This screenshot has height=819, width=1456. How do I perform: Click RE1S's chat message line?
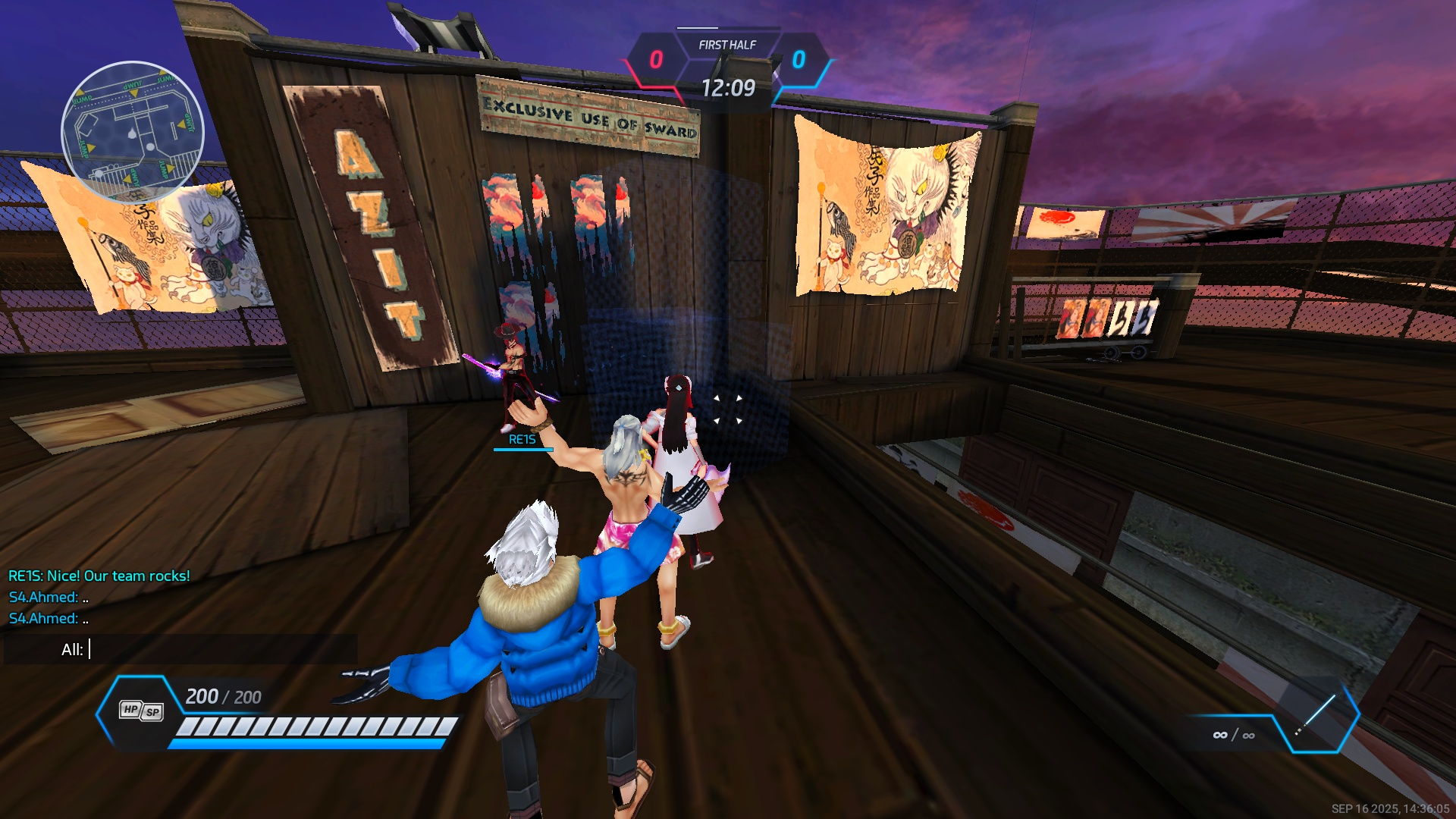click(x=99, y=576)
